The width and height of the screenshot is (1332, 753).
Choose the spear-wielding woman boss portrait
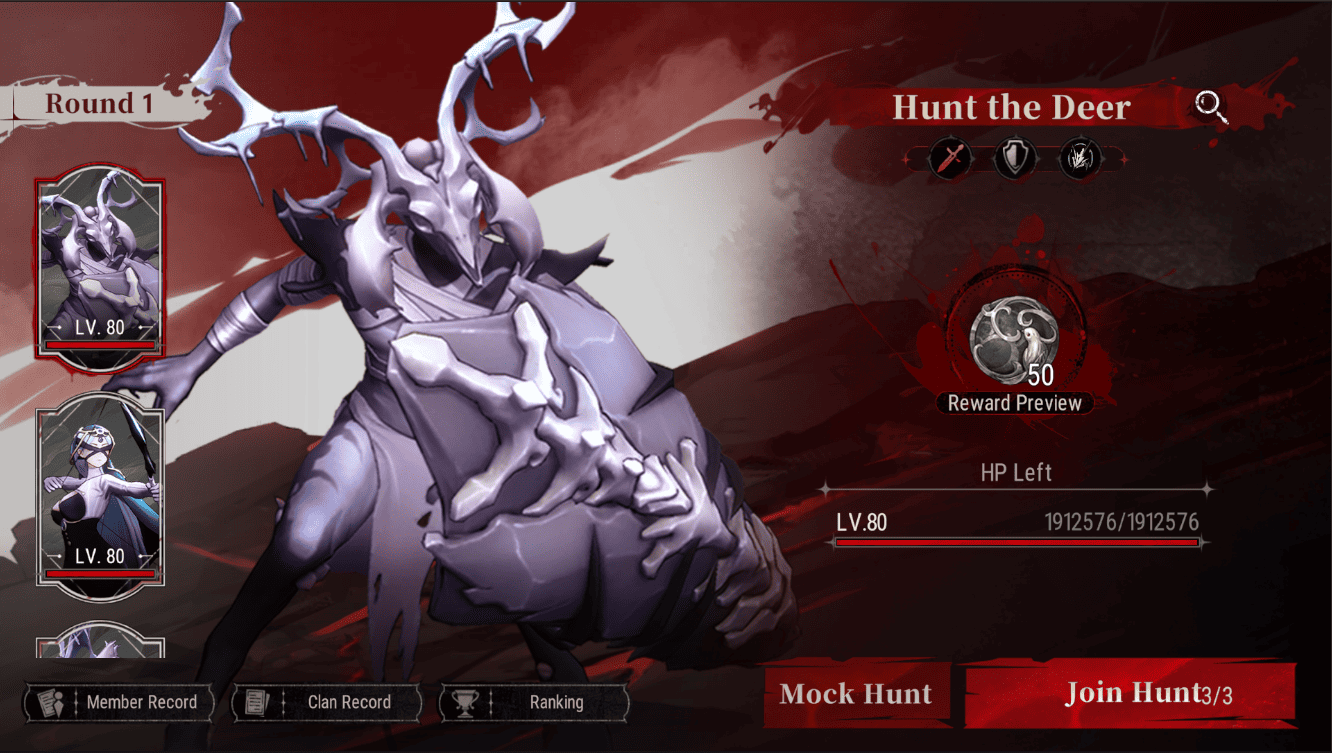coord(100,495)
